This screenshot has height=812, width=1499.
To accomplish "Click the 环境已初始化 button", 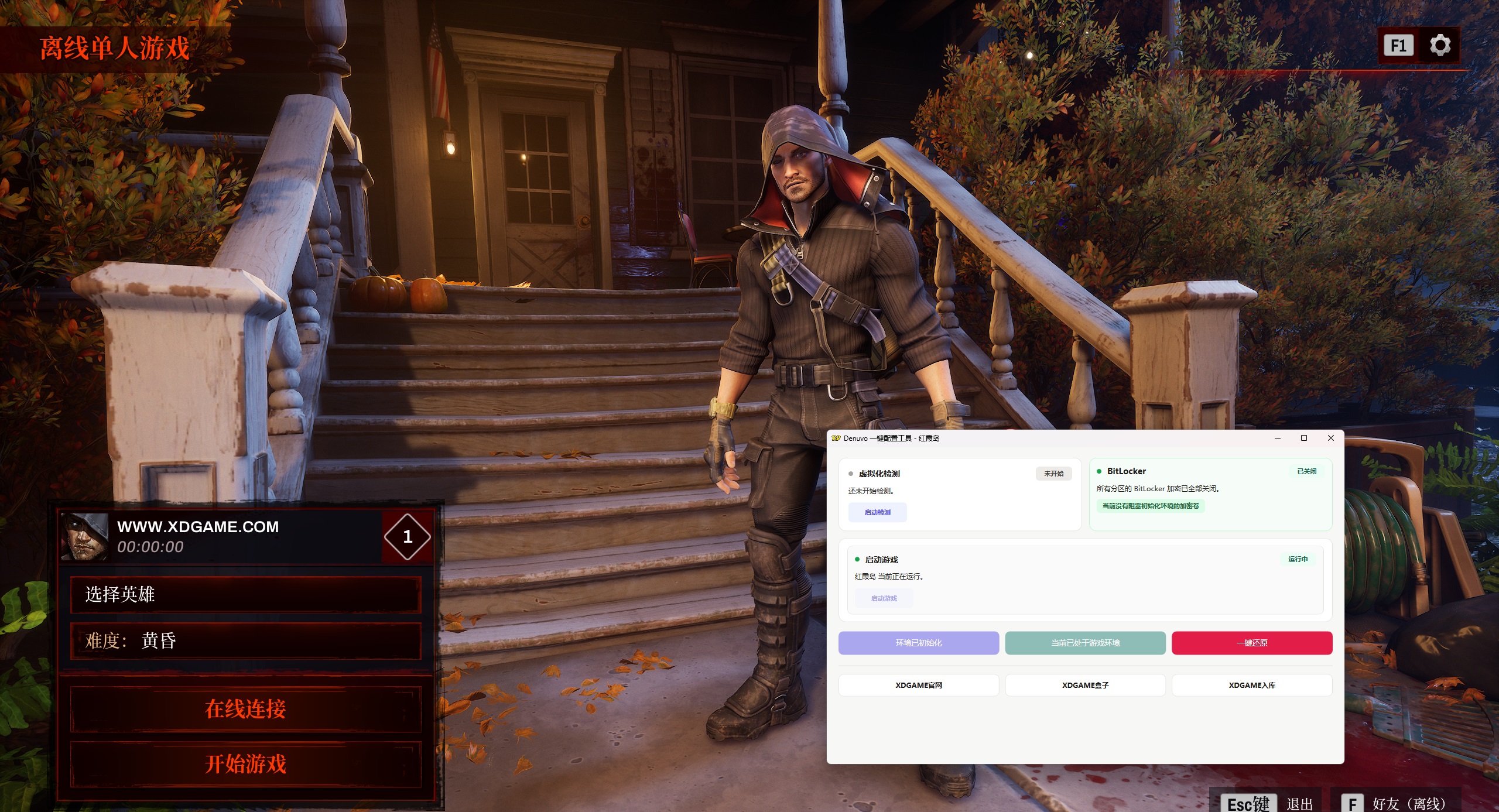I will coord(918,643).
